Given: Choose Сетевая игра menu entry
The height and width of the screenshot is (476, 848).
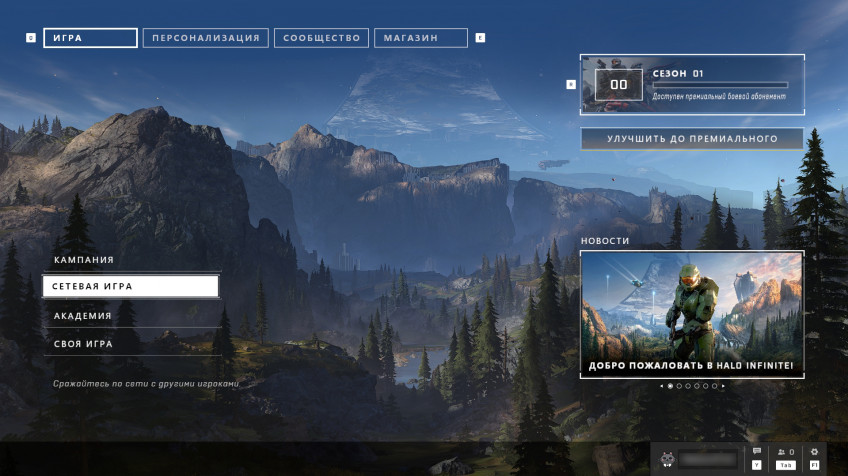Looking at the screenshot, I should [x=131, y=287].
